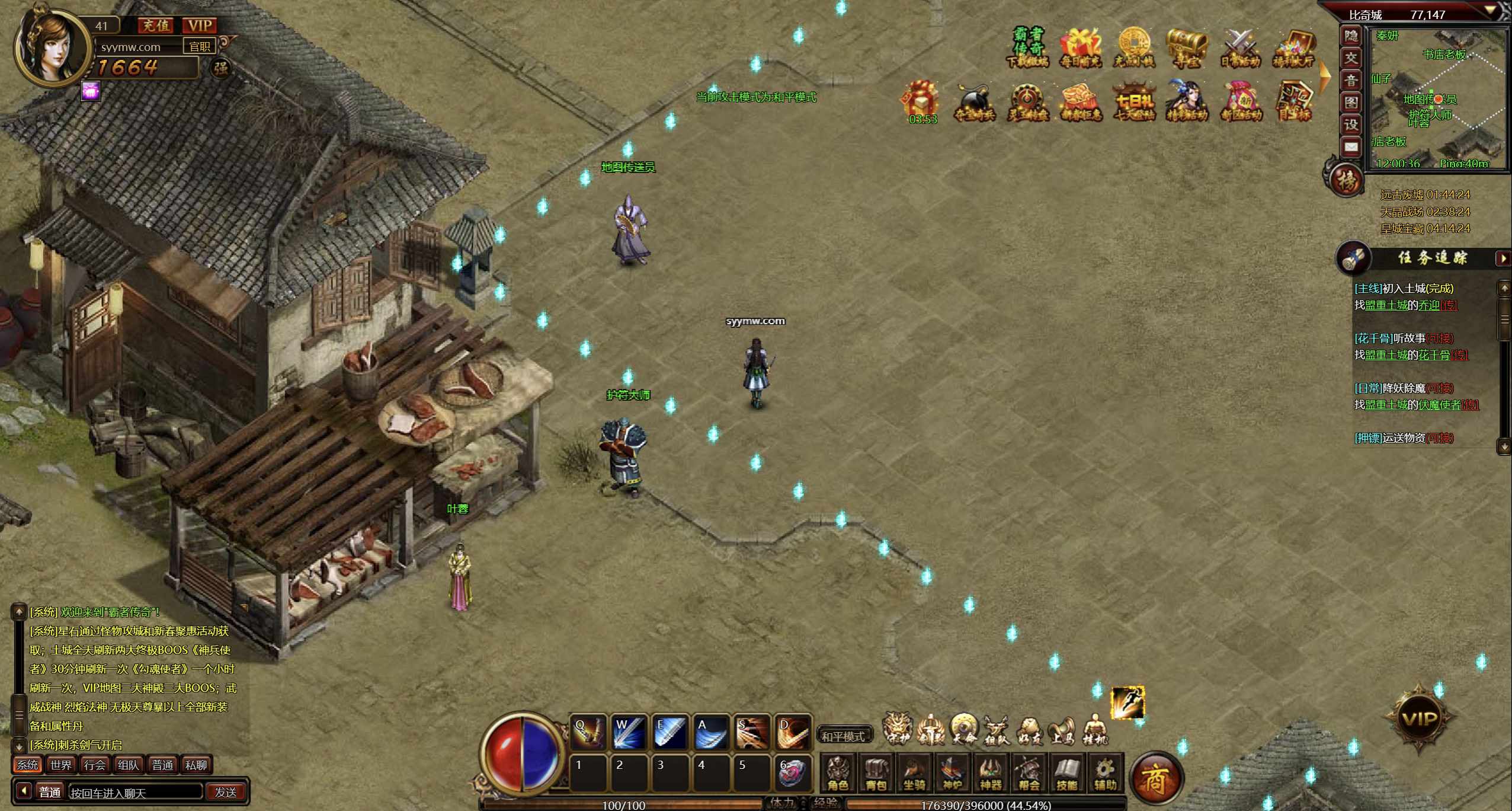
Task: Open the 设 settings button beside minimap
Action: tap(1351, 124)
